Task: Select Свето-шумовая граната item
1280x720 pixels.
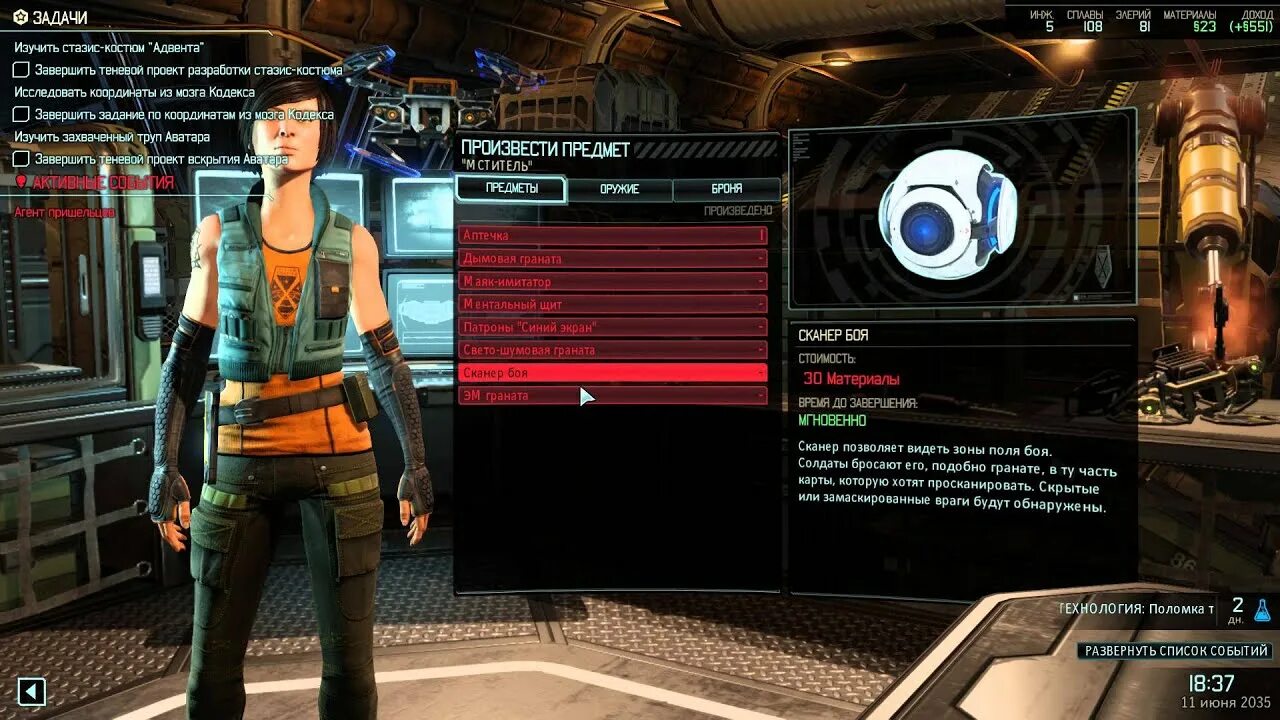Action: coord(612,350)
